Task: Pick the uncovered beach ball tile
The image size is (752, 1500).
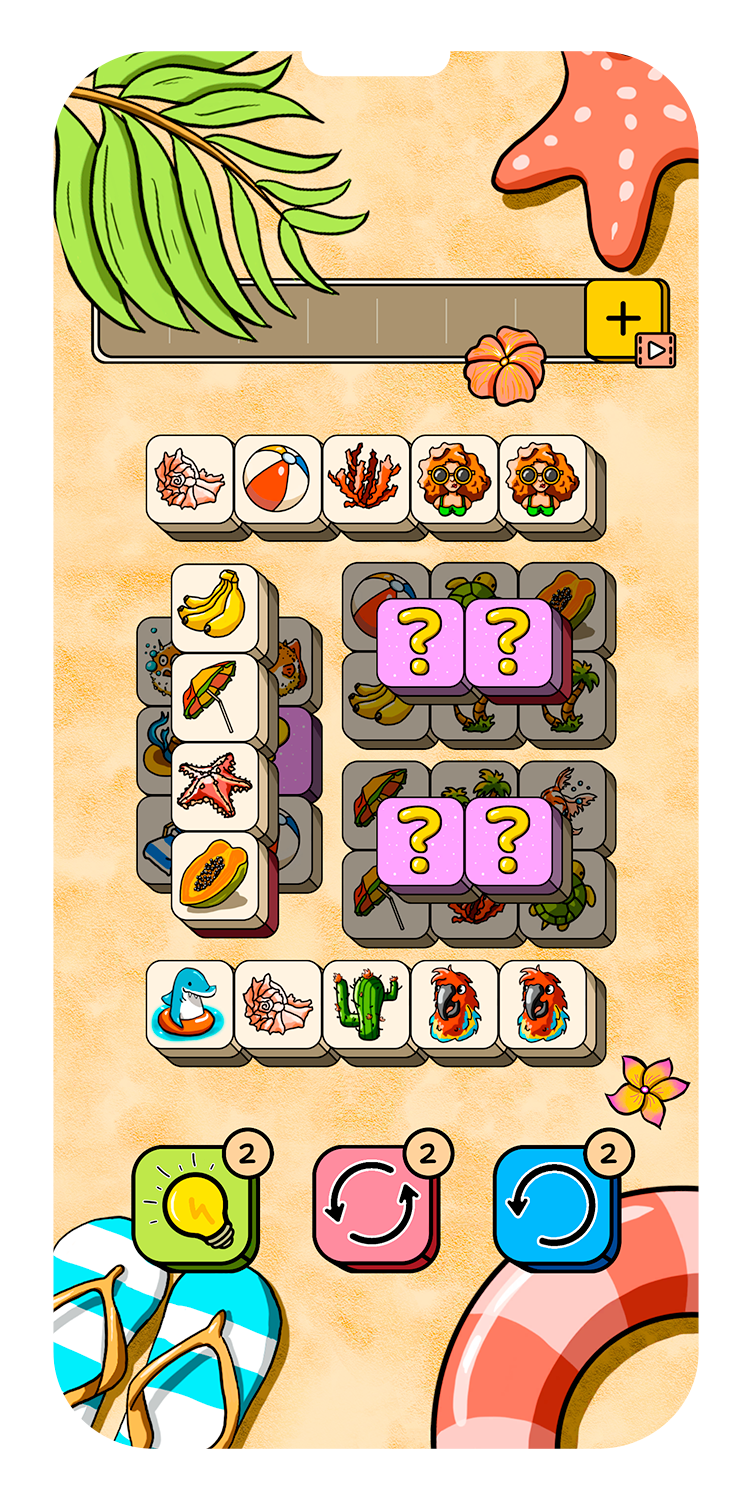Action: click(x=278, y=478)
